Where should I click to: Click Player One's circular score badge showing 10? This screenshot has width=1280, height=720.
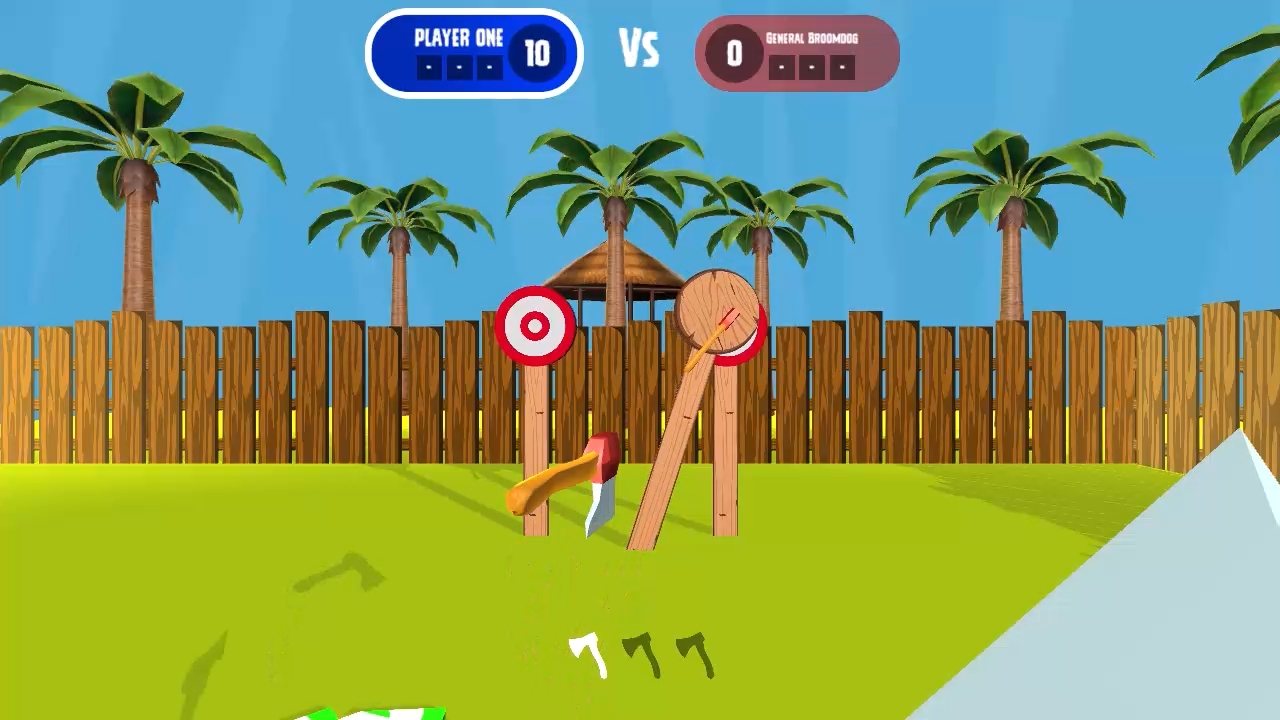[x=539, y=53]
